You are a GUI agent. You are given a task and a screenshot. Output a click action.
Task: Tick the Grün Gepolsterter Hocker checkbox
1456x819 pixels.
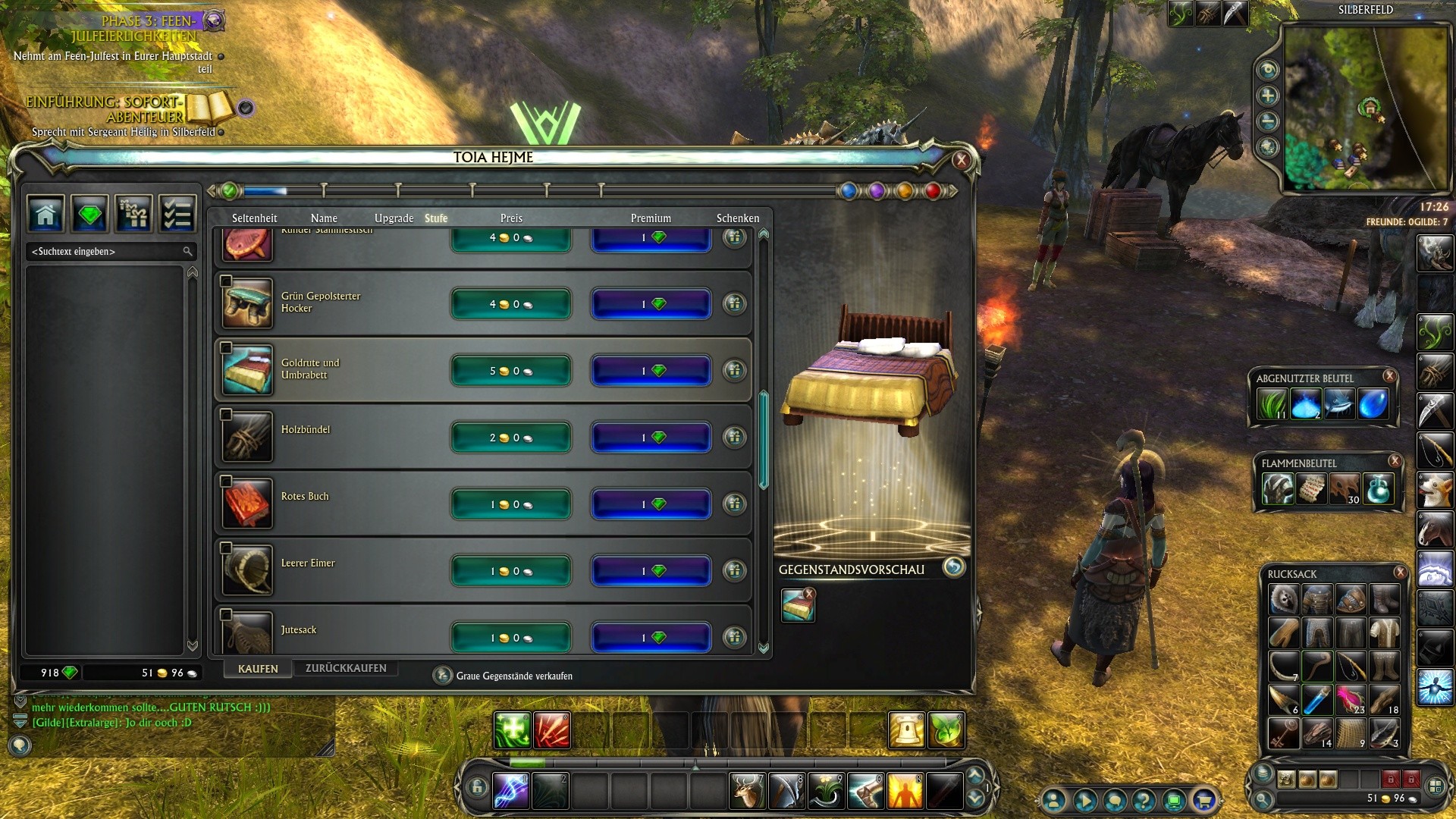(226, 281)
